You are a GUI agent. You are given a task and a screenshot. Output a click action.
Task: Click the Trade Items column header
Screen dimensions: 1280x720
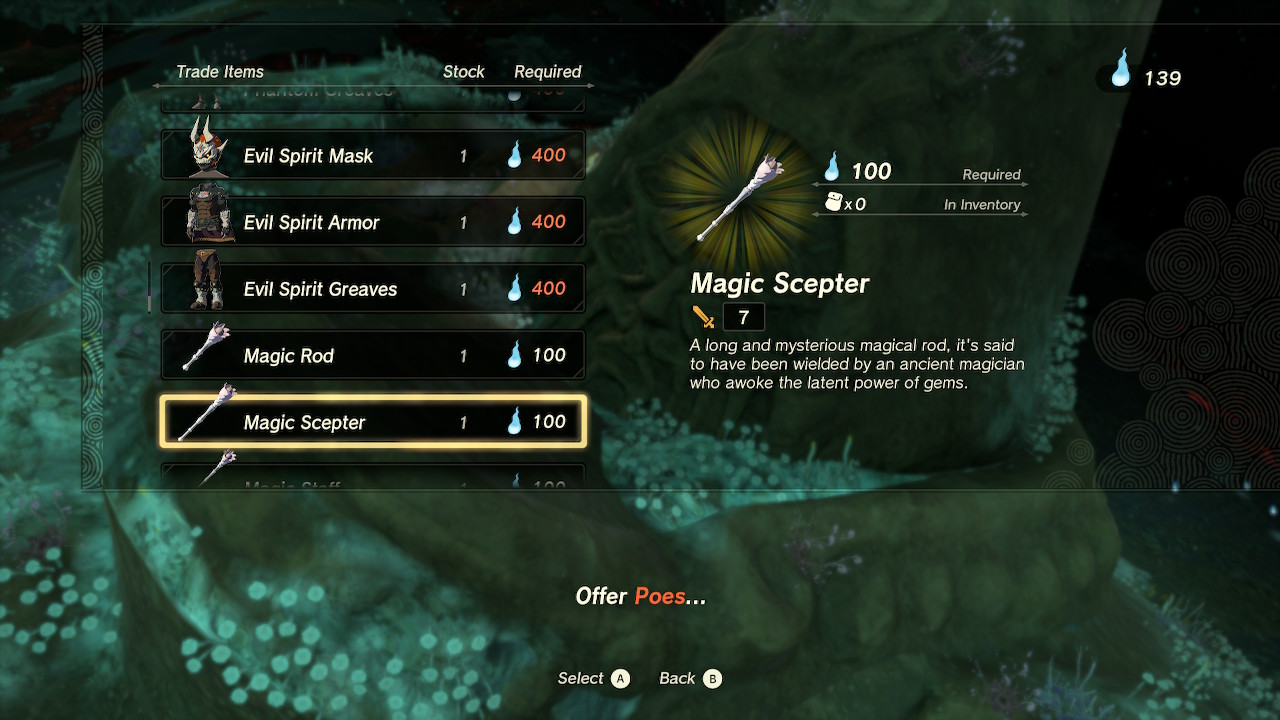click(220, 72)
